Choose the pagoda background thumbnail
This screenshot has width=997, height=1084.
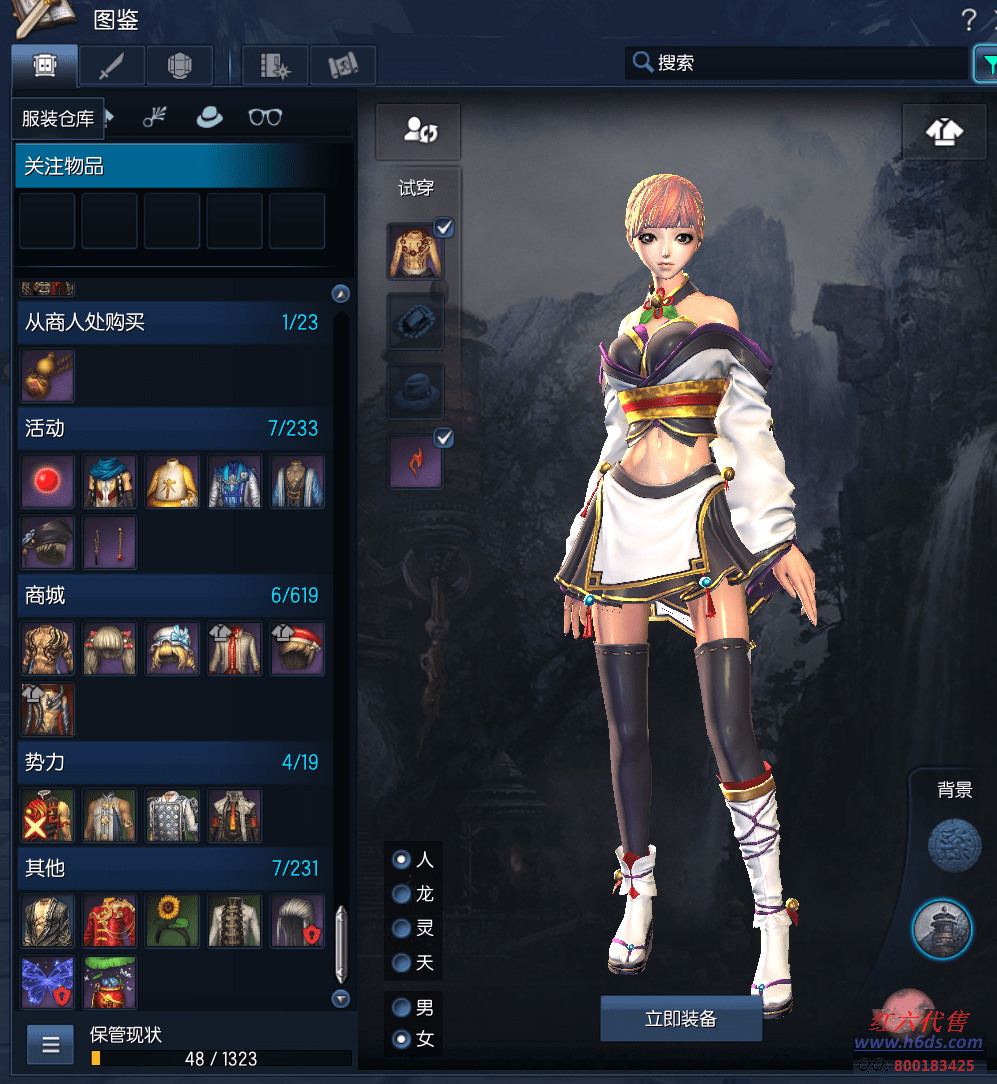942,928
